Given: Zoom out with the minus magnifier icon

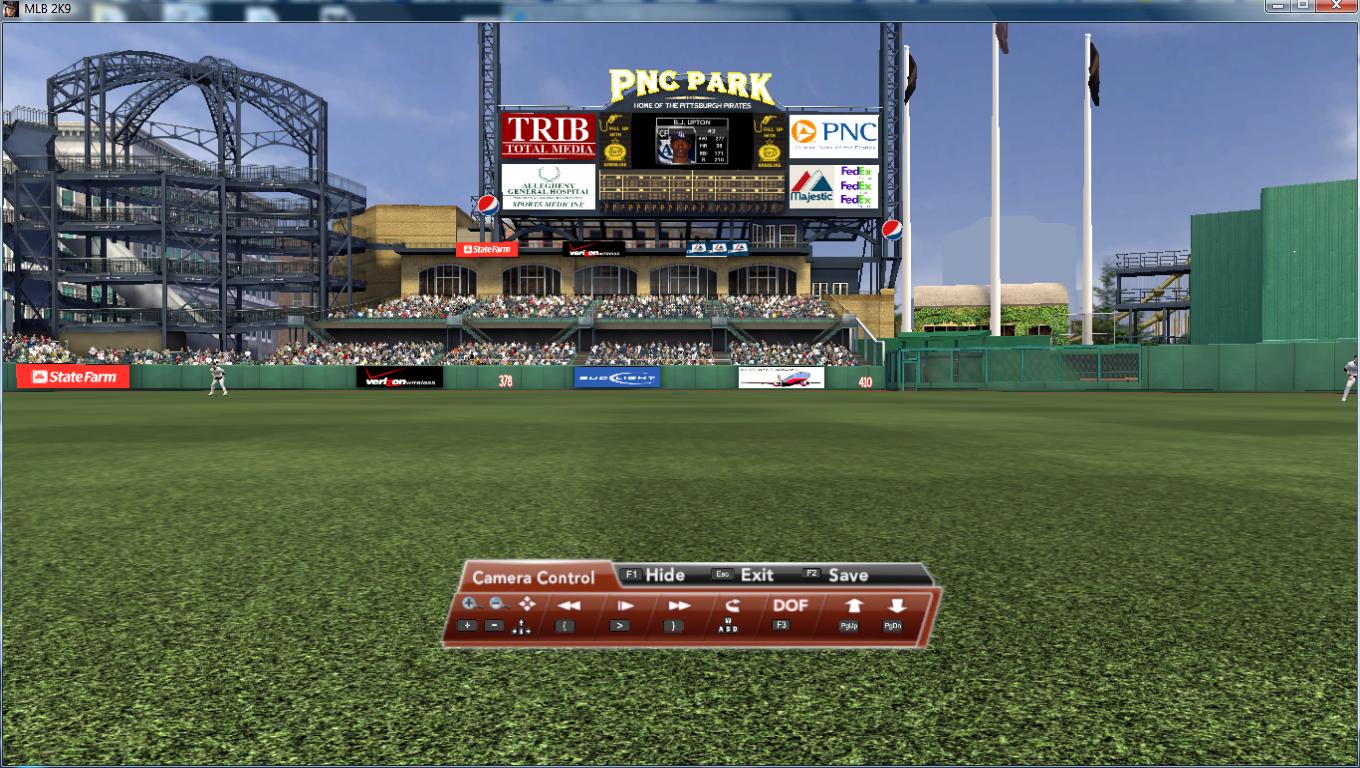Looking at the screenshot, I should pos(498,604).
